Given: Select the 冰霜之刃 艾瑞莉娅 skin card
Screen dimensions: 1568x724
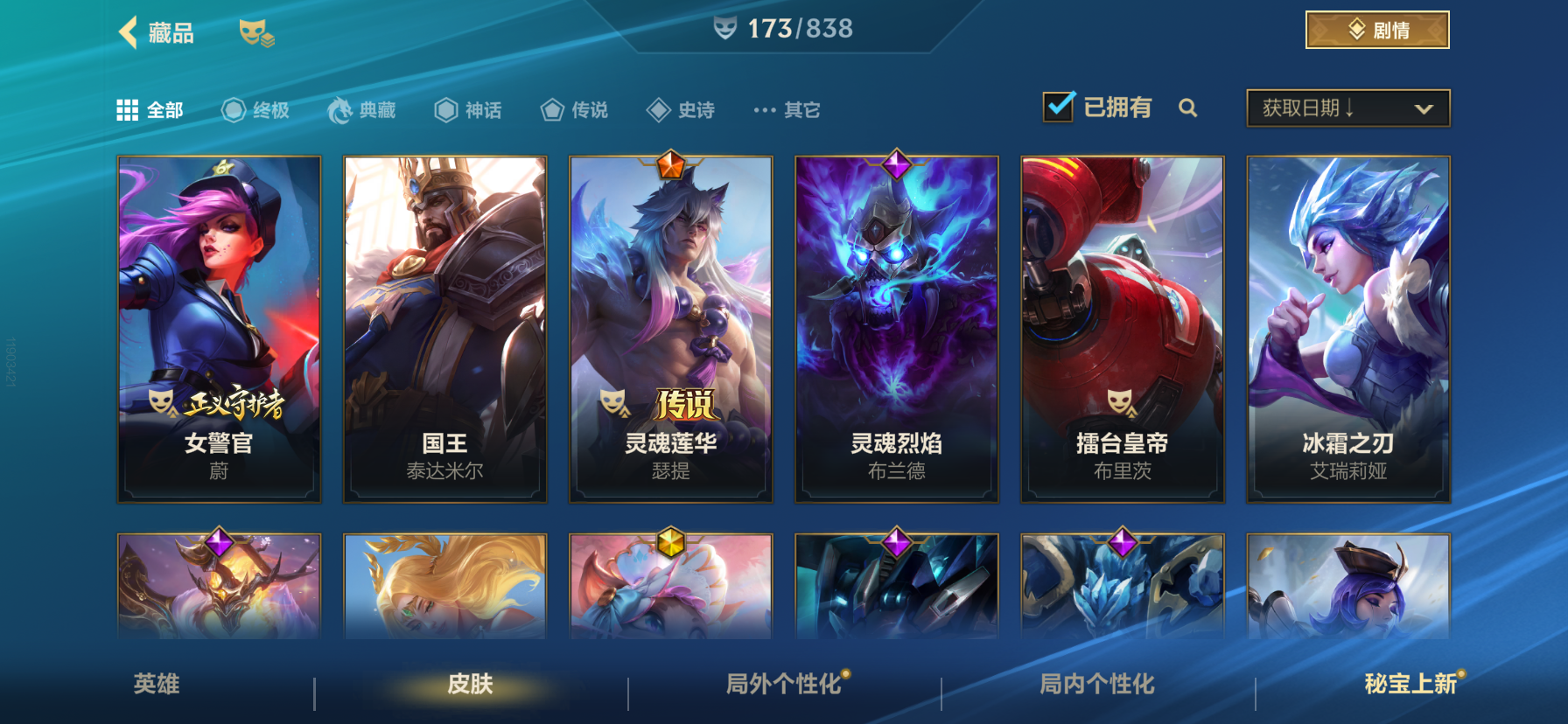Looking at the screenshot, I should pyautogui.click(x=1347, y=328).
